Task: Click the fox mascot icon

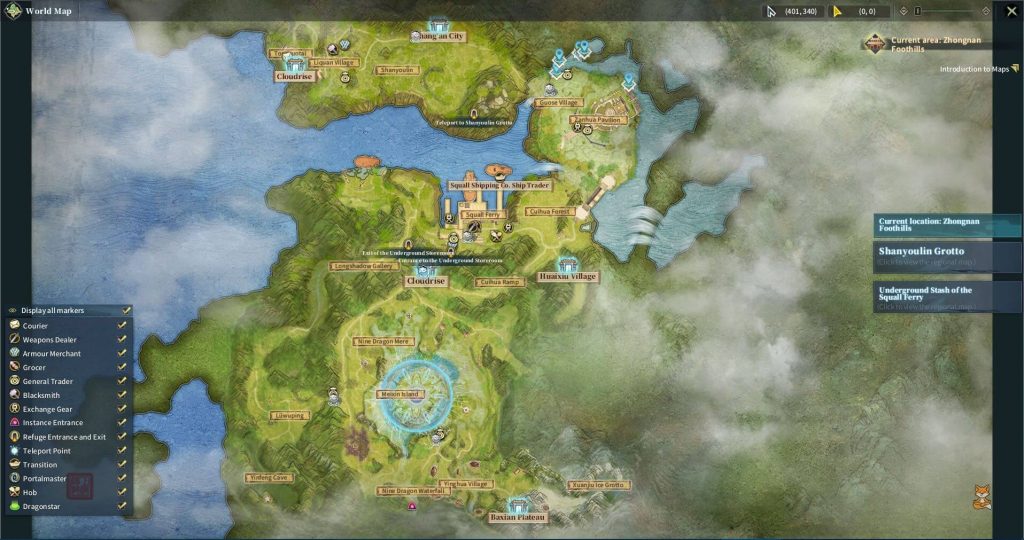Action: click(982, 496)
